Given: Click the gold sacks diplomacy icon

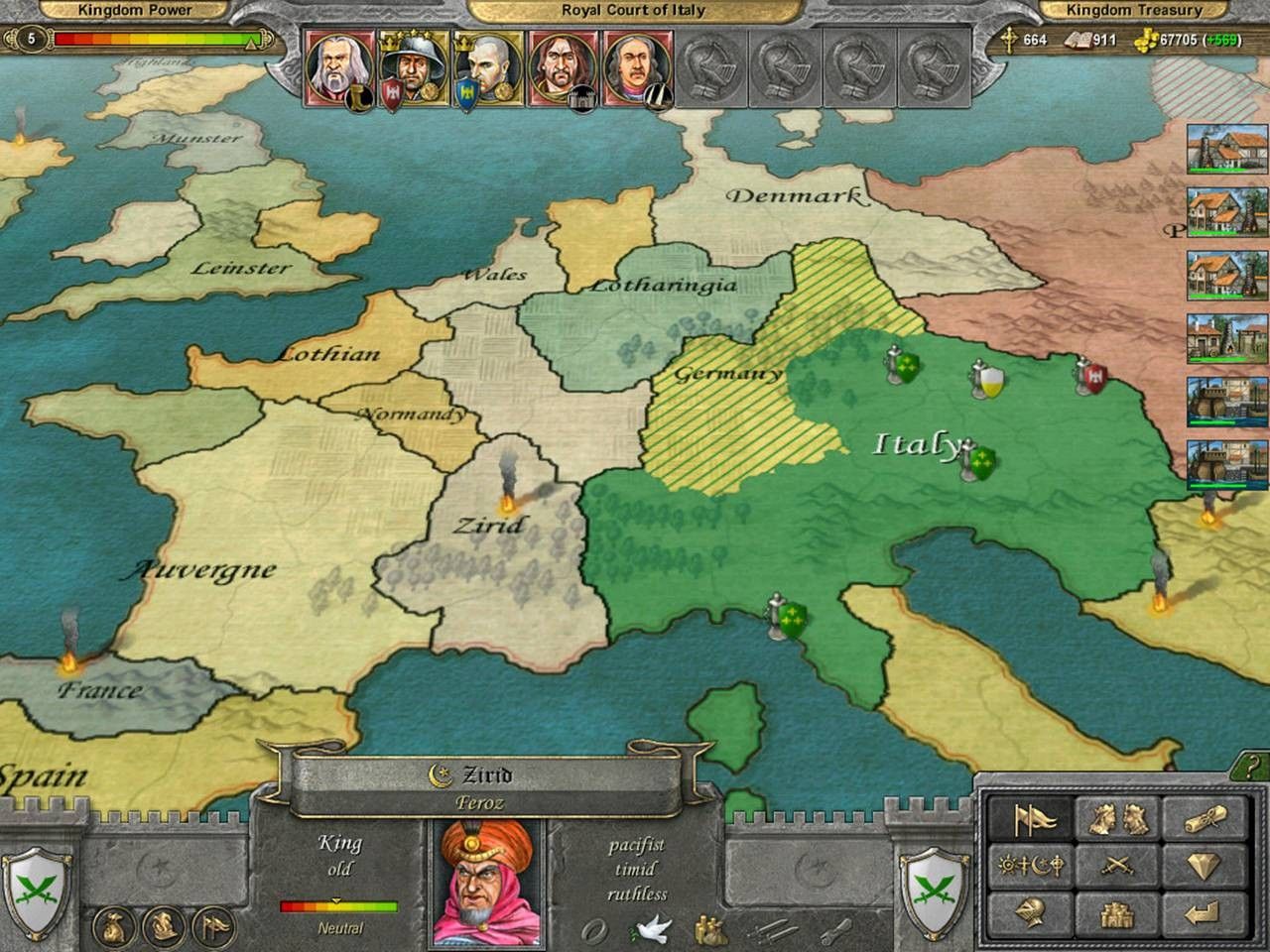Looking at the screenshot, I should coord(709,930).
